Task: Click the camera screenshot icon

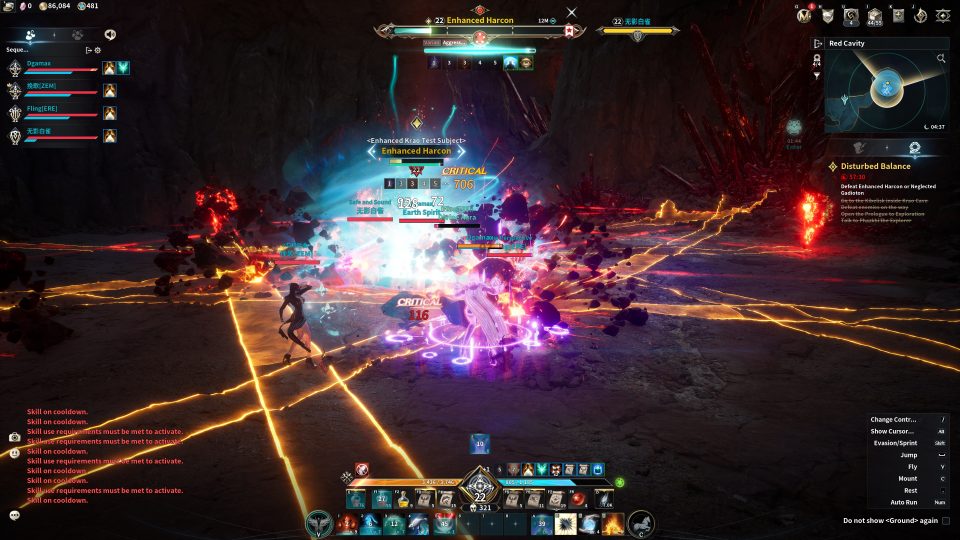Action: pos(15,437)
